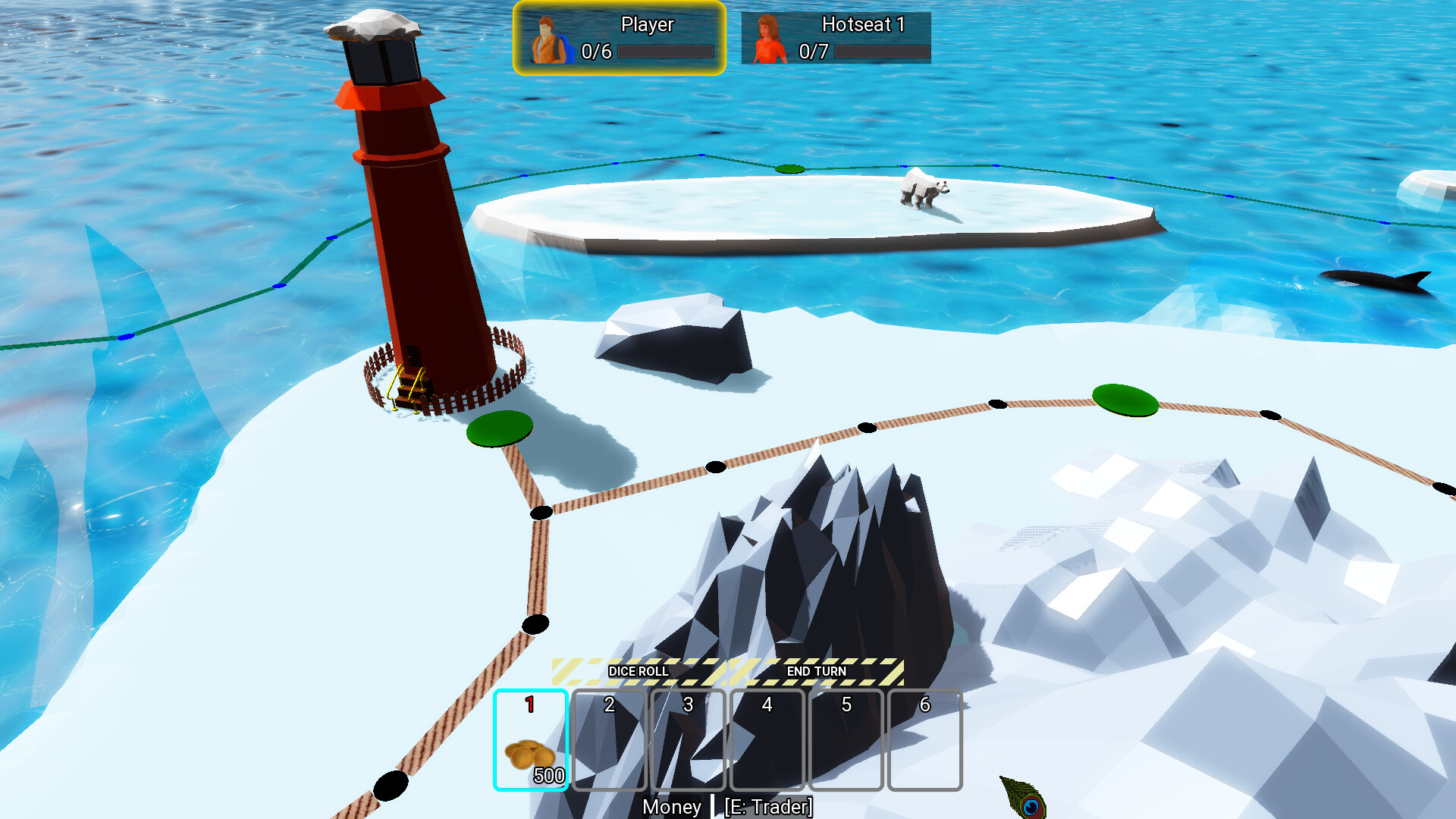1456x819 pixels.
Task: Click the Player progress bar
Action: tap(666, 52)
